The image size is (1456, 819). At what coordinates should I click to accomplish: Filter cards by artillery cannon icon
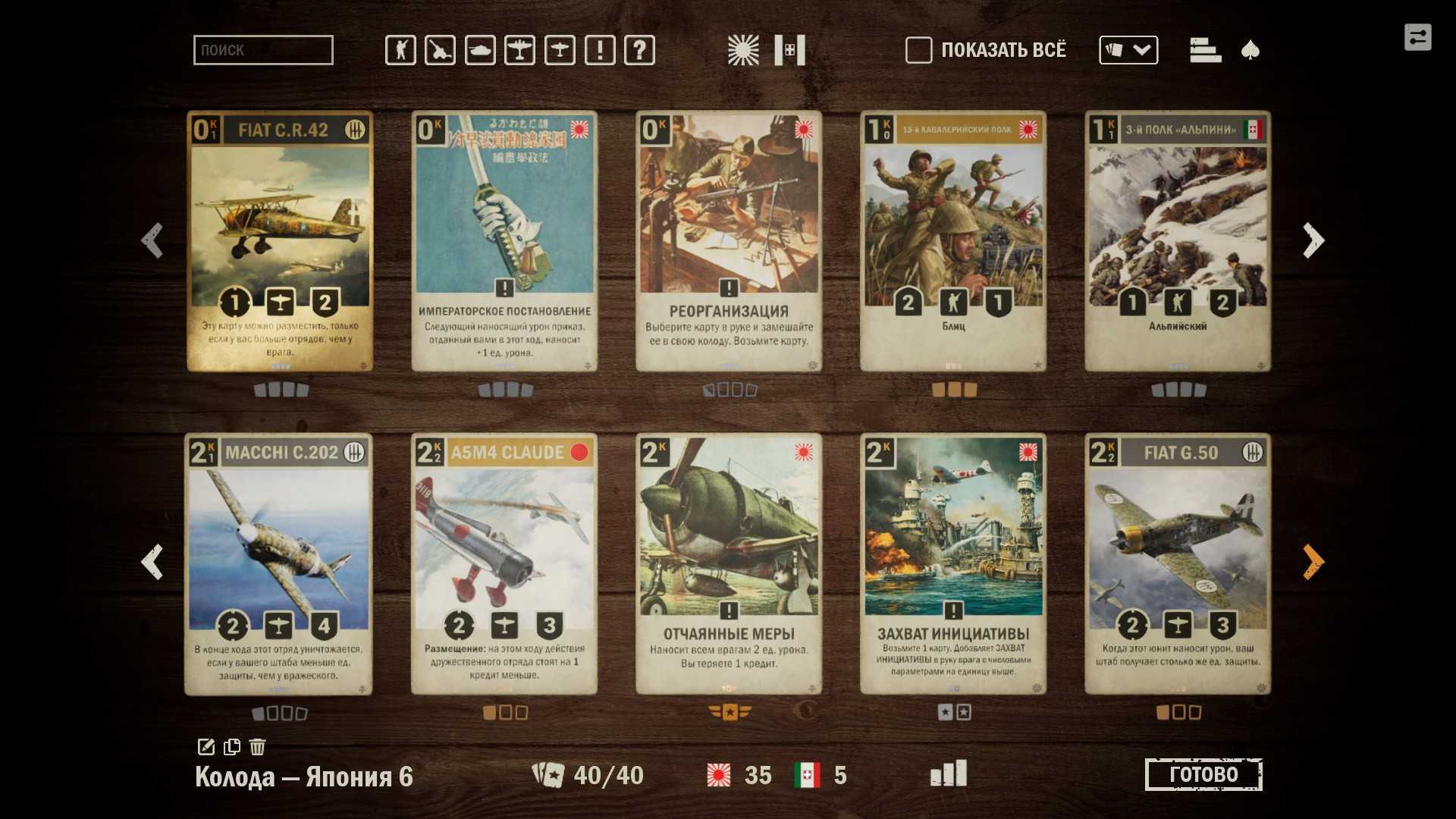(x=440, y=50)
